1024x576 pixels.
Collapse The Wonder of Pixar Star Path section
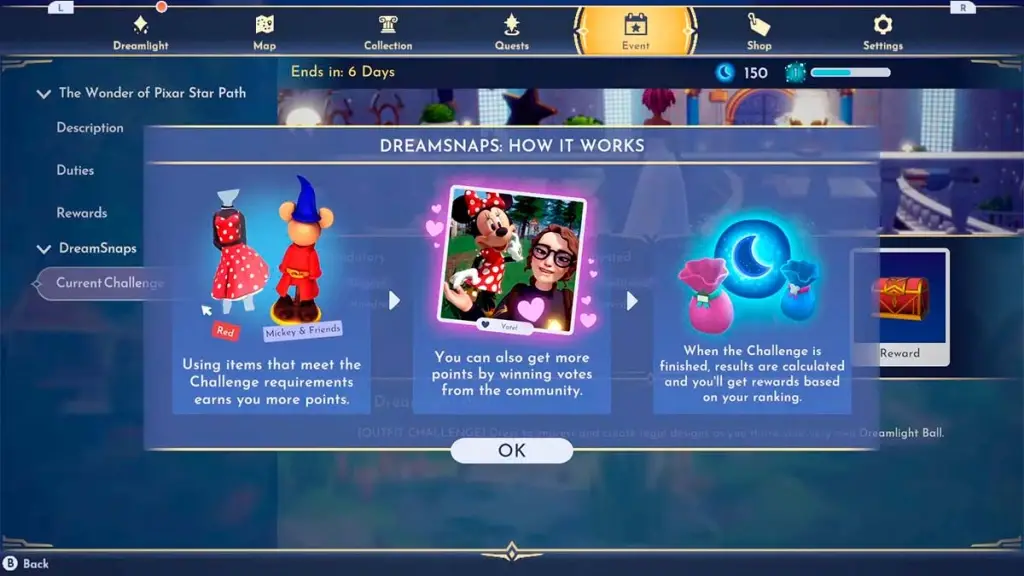pyautogui.click(x=44, y=94)
